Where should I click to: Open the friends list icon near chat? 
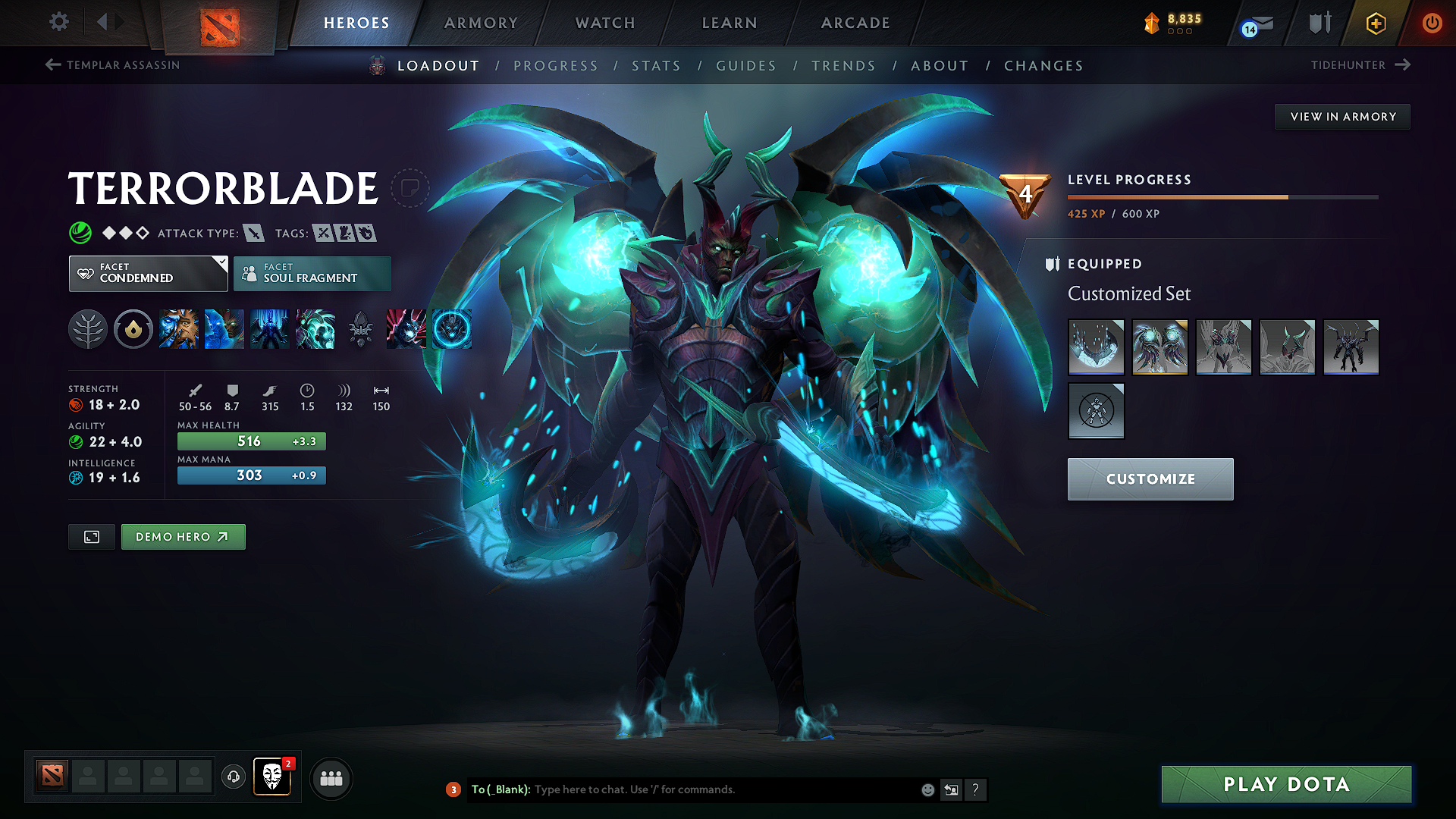331,778
